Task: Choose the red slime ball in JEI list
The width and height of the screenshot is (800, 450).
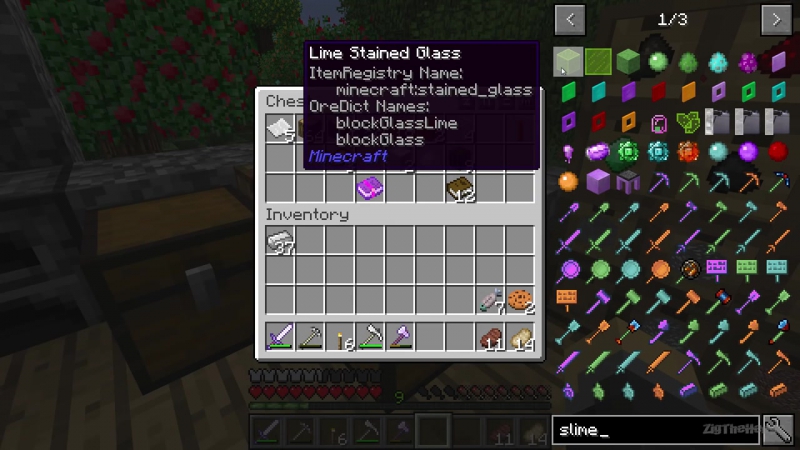Action: click(x=779, y=151)
